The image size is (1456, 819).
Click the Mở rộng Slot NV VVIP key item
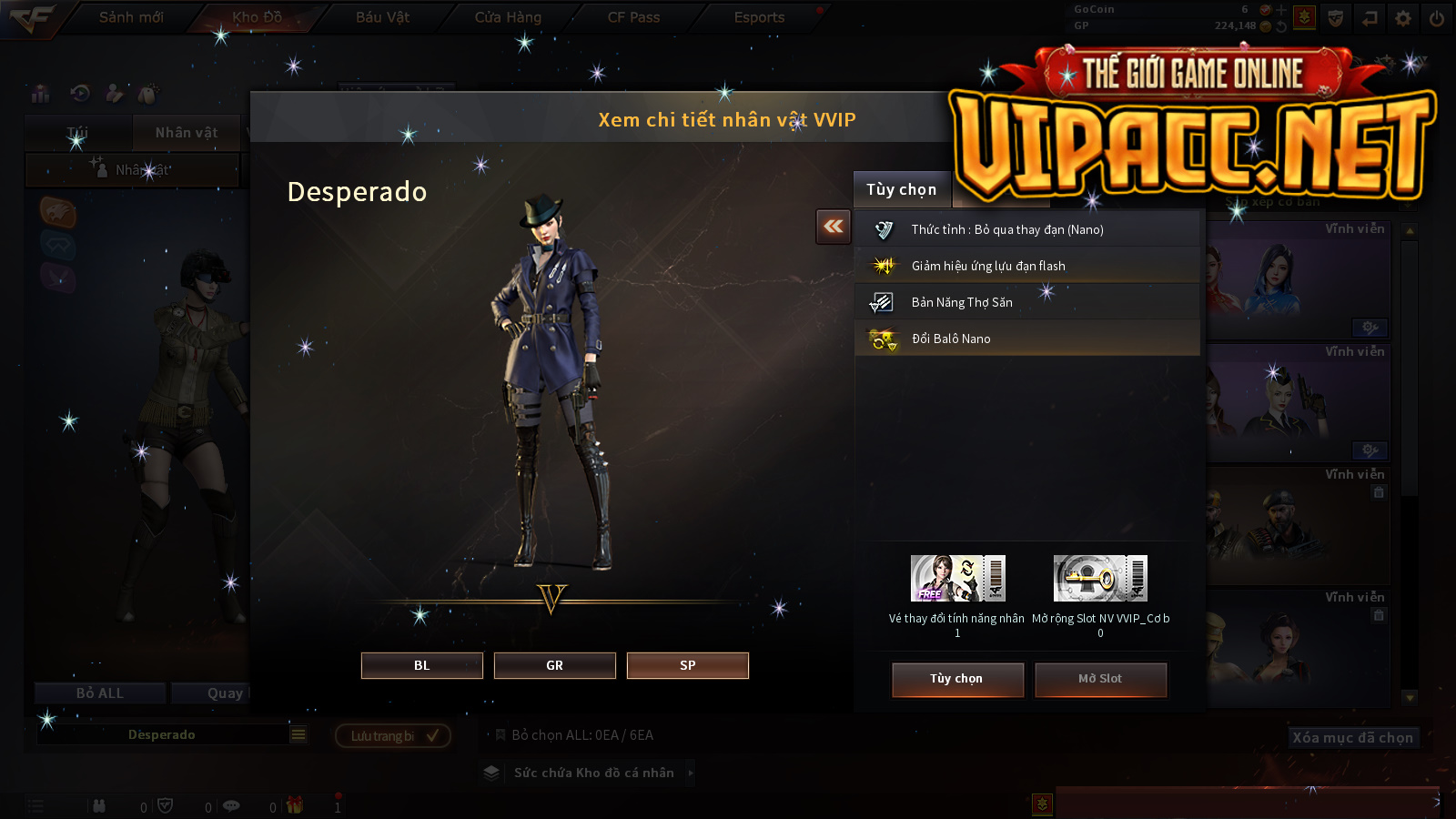click(x=1100, y=579)
